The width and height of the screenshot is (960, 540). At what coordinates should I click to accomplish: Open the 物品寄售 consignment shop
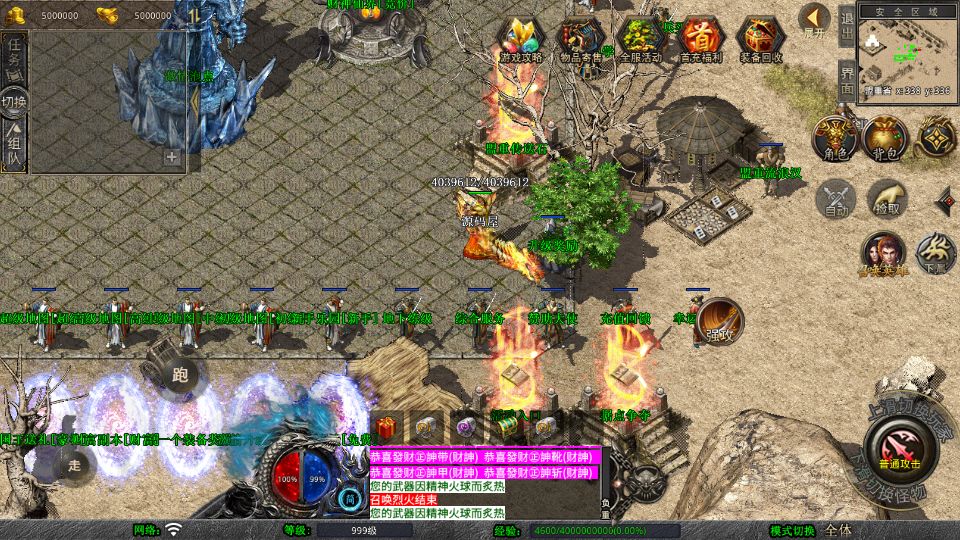580,40
